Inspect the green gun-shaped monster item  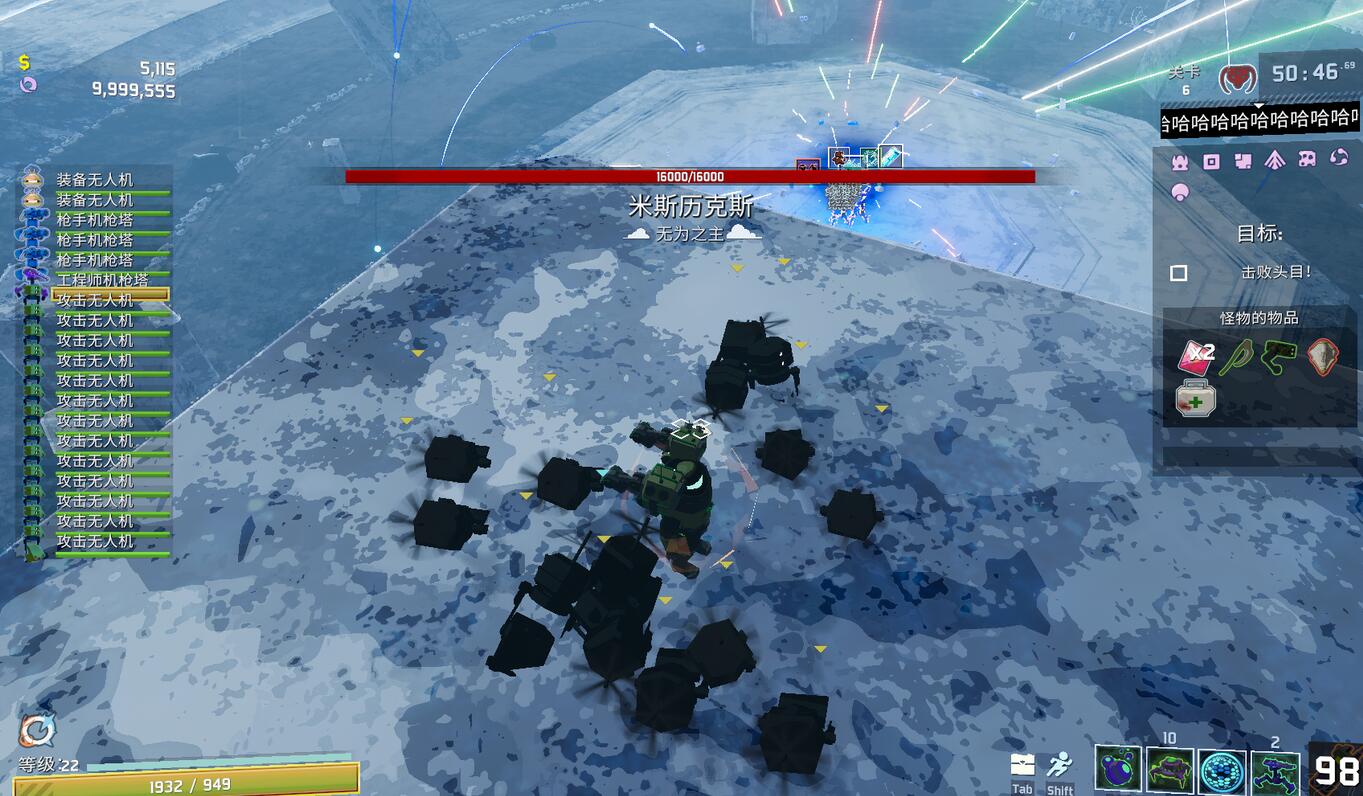(x=1280, y=355)
